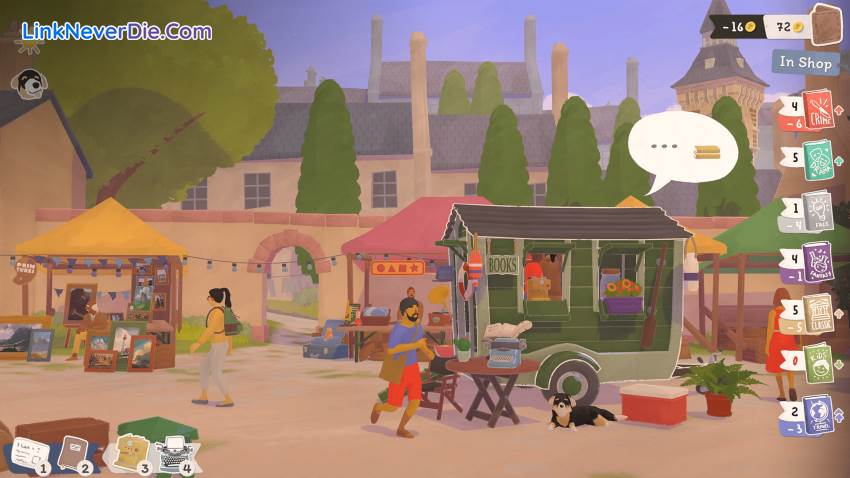
Task: Select the Kids book genre
Action: 817,362
